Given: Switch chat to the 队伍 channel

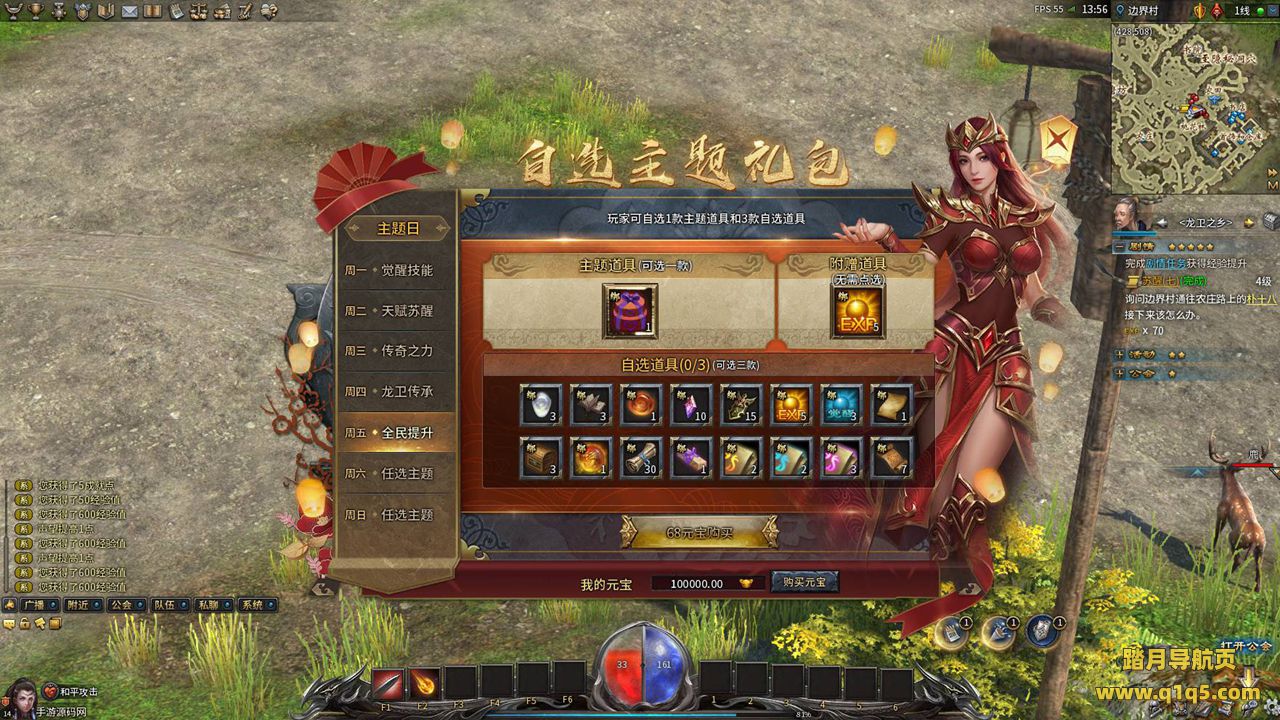Looking at the screenshot, I should (x=165, y=605).
